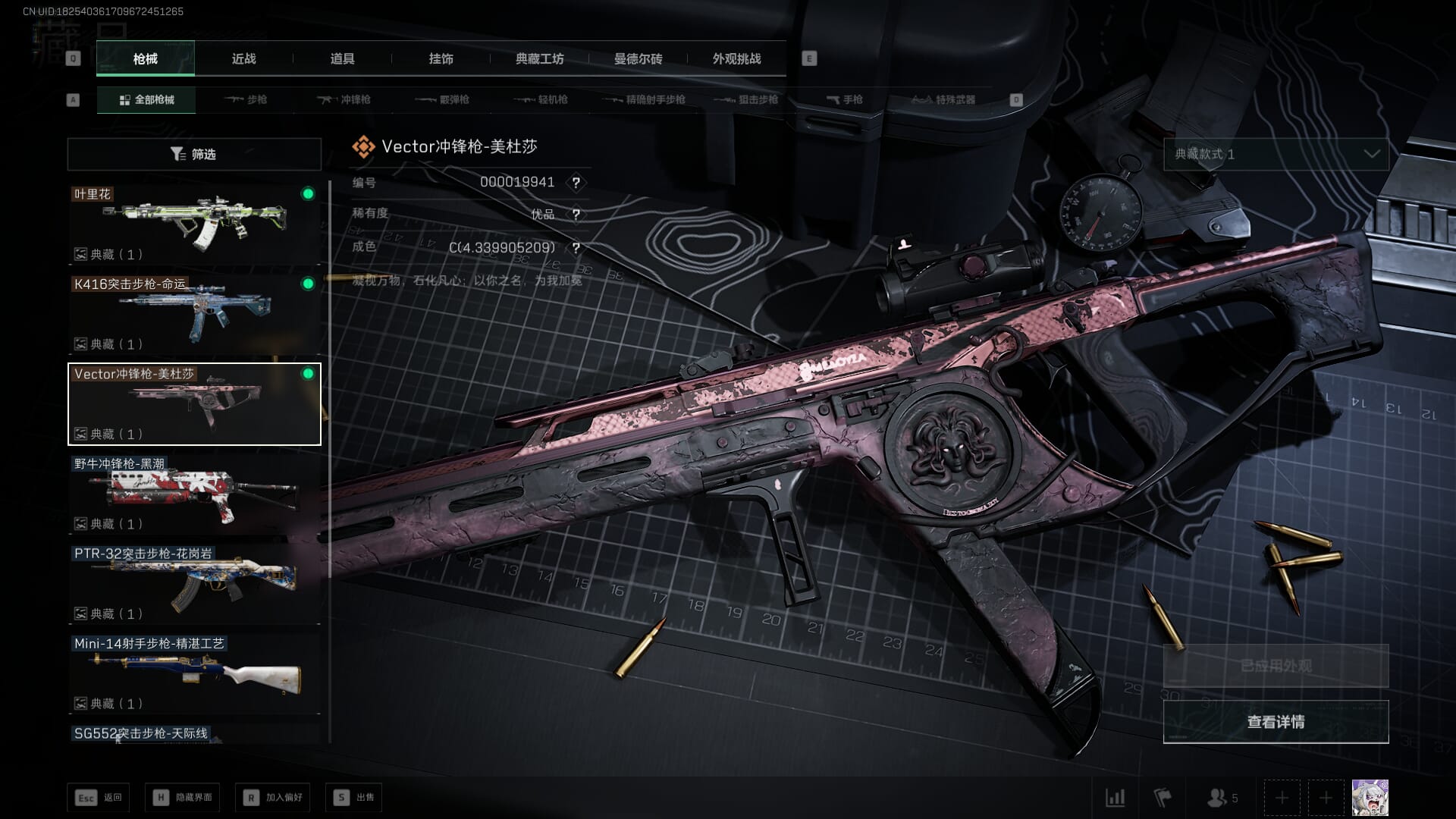Image resolution: width=1456 pixels, height=819 pixels.
Task: Filter weapons by 手枪 category
Action: pyautogui.click(x=845, y=100)
